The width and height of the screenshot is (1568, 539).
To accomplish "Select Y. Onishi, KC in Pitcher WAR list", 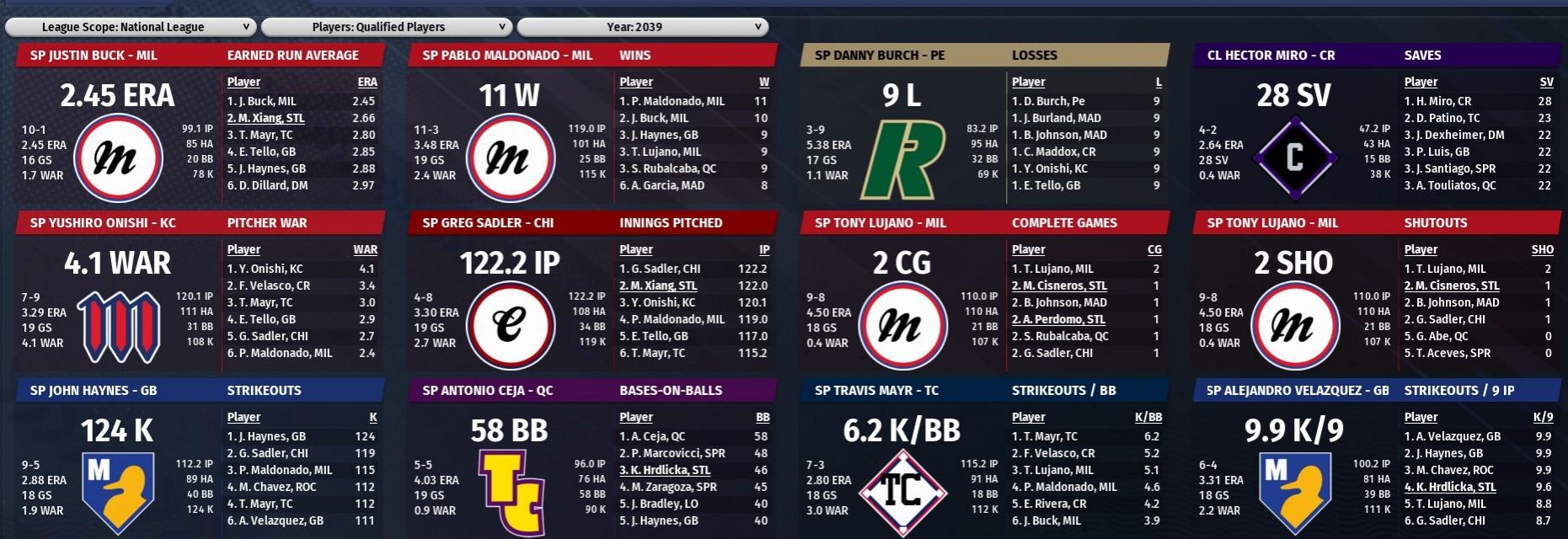I will (265, 269).
